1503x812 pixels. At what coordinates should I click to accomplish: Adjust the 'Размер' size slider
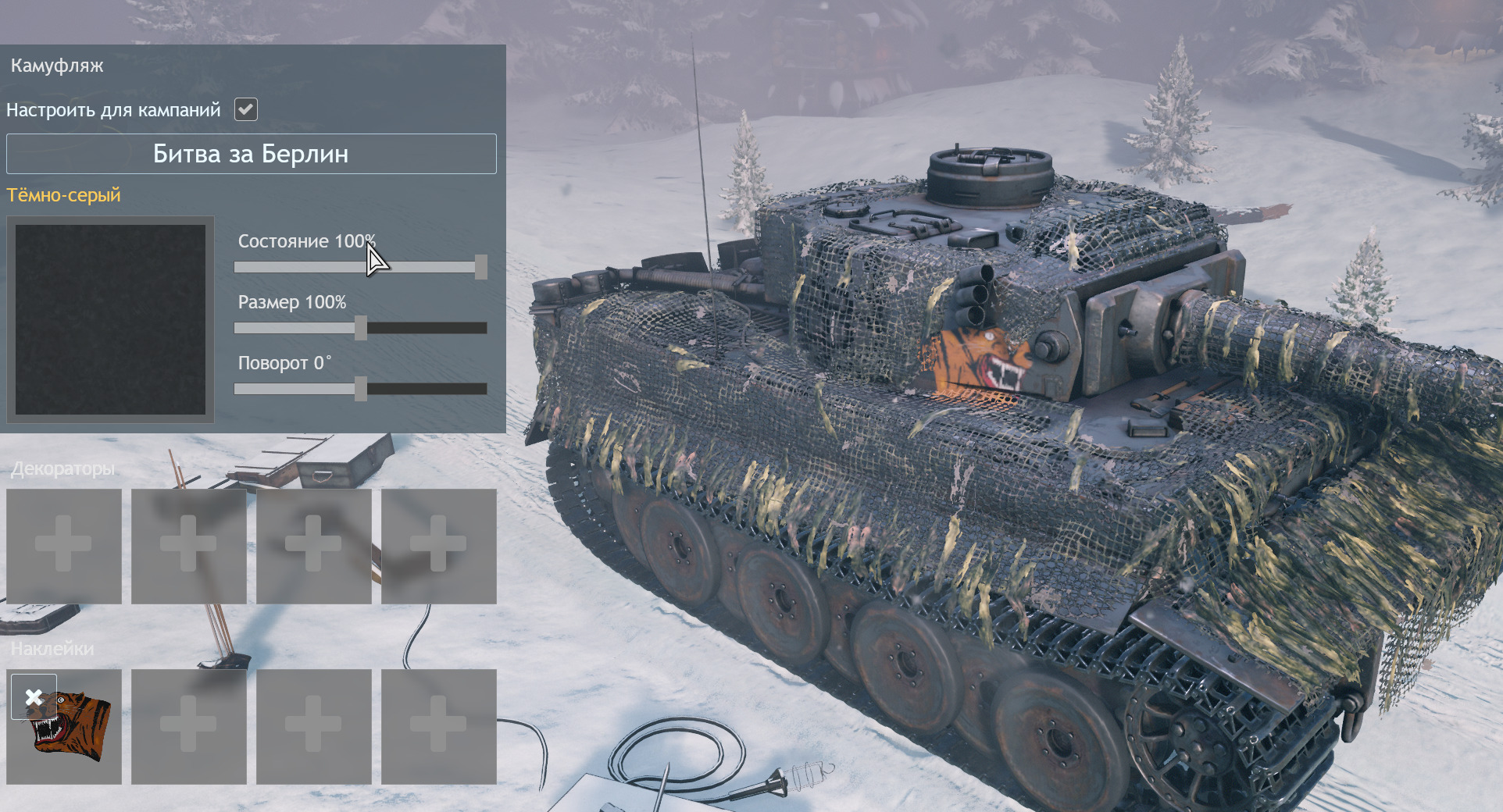pos(360,328)
